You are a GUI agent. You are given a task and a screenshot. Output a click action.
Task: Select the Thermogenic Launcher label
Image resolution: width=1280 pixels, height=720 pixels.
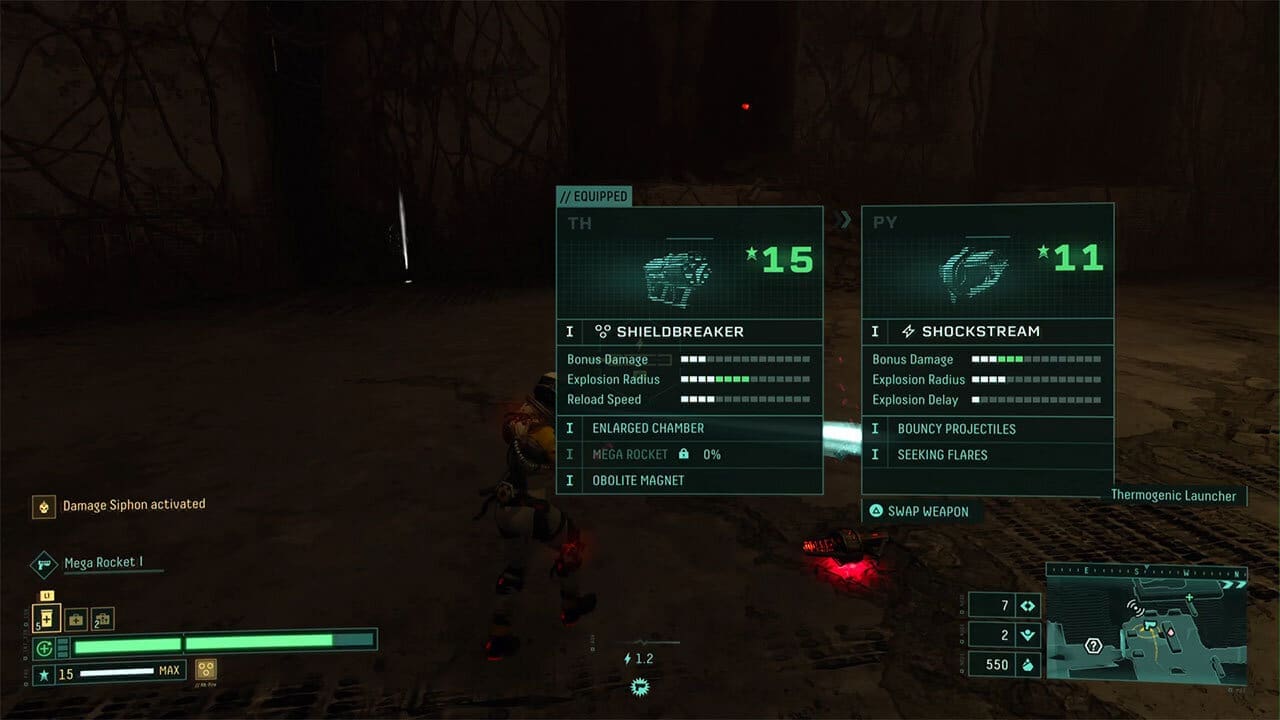pyautogui.click(x=1173, y=495)
